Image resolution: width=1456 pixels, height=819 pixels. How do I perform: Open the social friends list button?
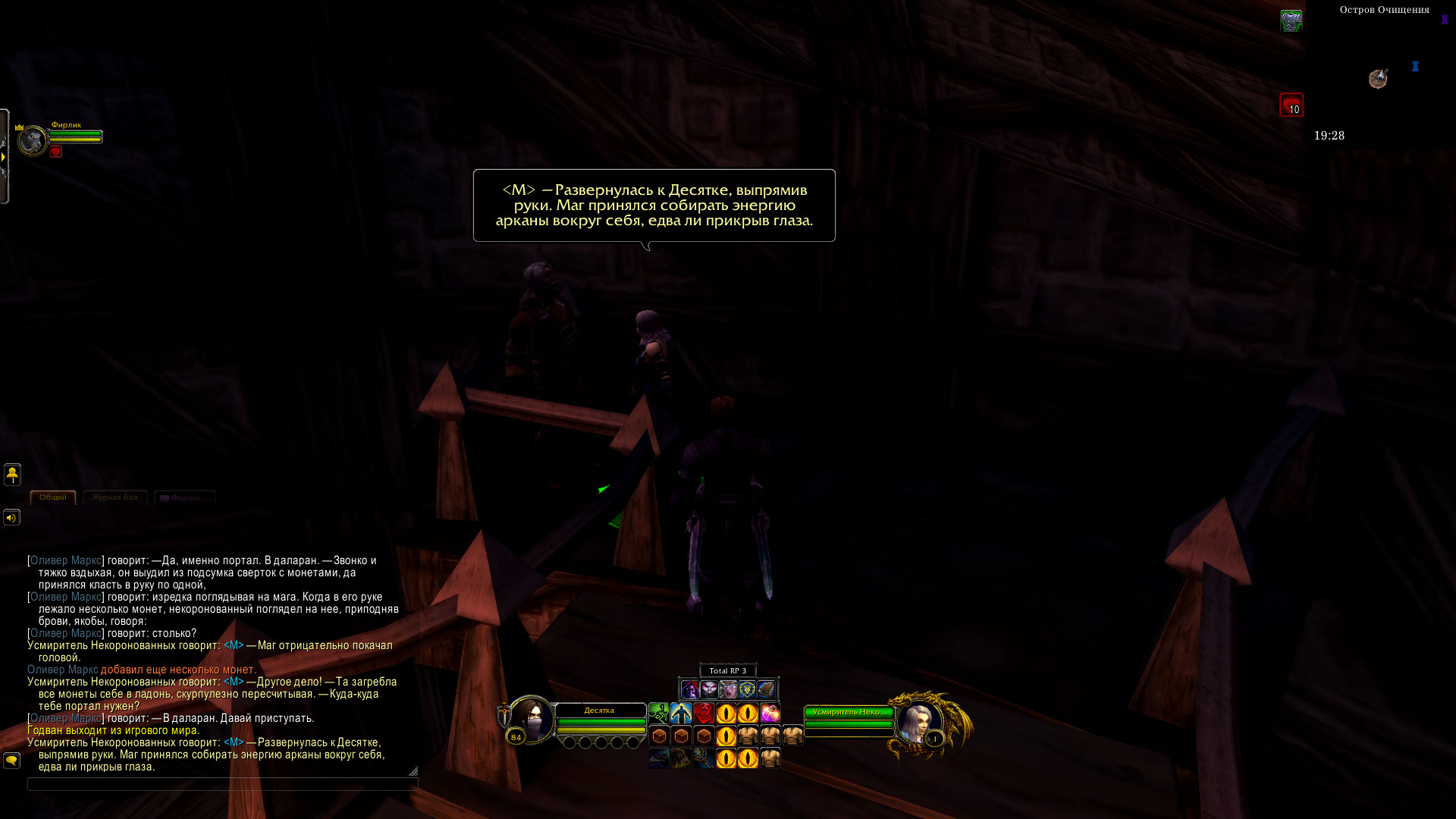click(x=12, y=475)
